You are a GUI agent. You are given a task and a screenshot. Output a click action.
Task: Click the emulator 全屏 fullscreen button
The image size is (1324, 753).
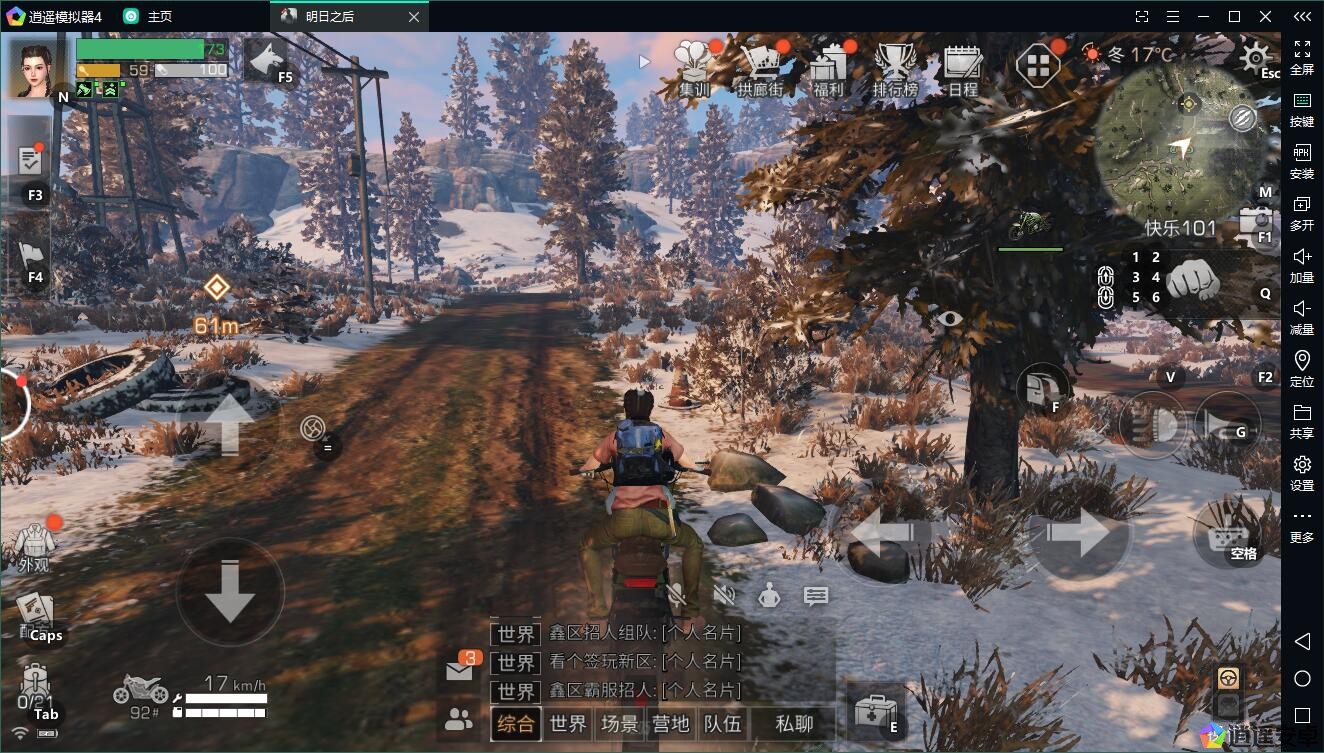1302,57
